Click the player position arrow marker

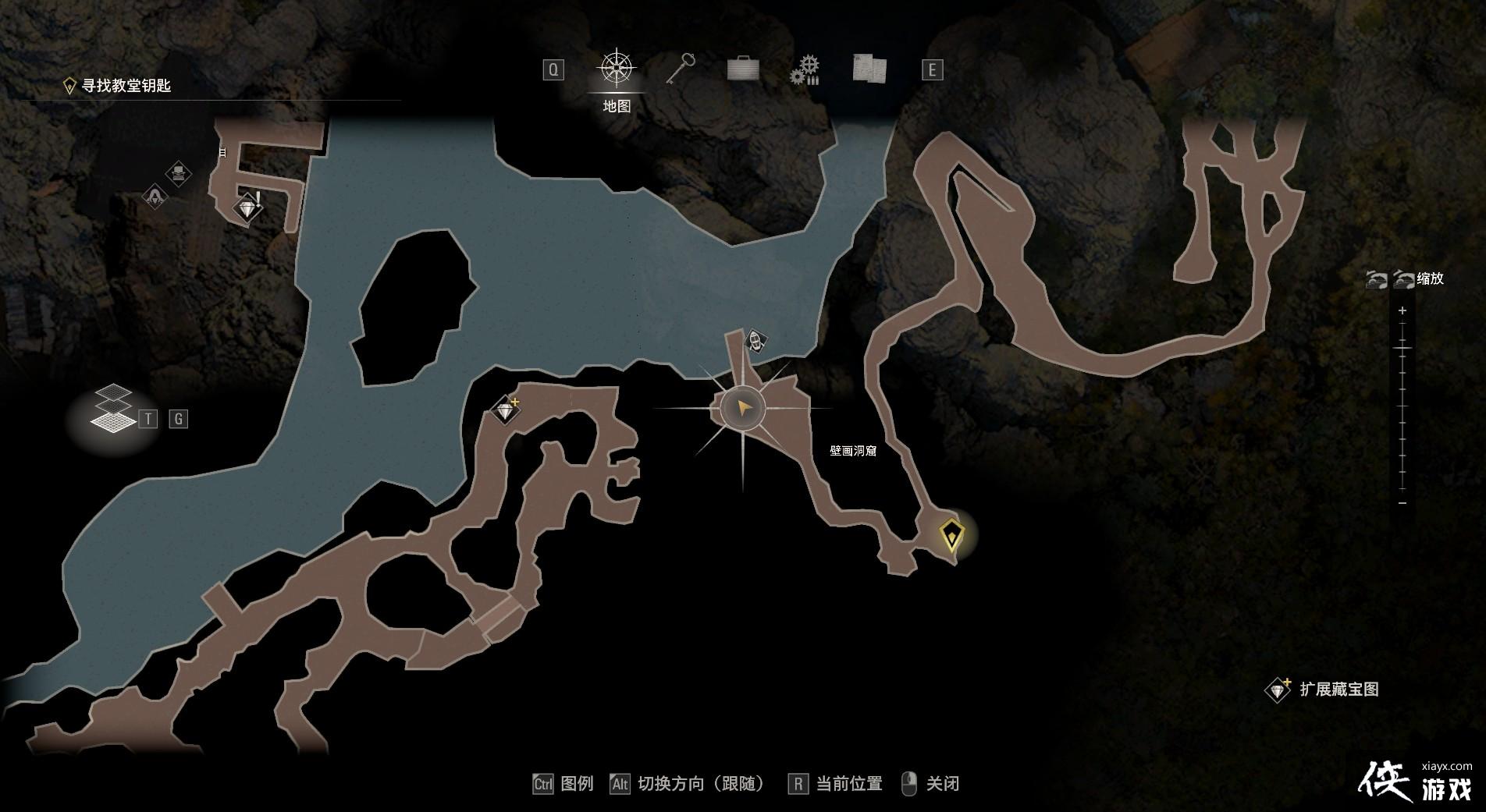742,408
